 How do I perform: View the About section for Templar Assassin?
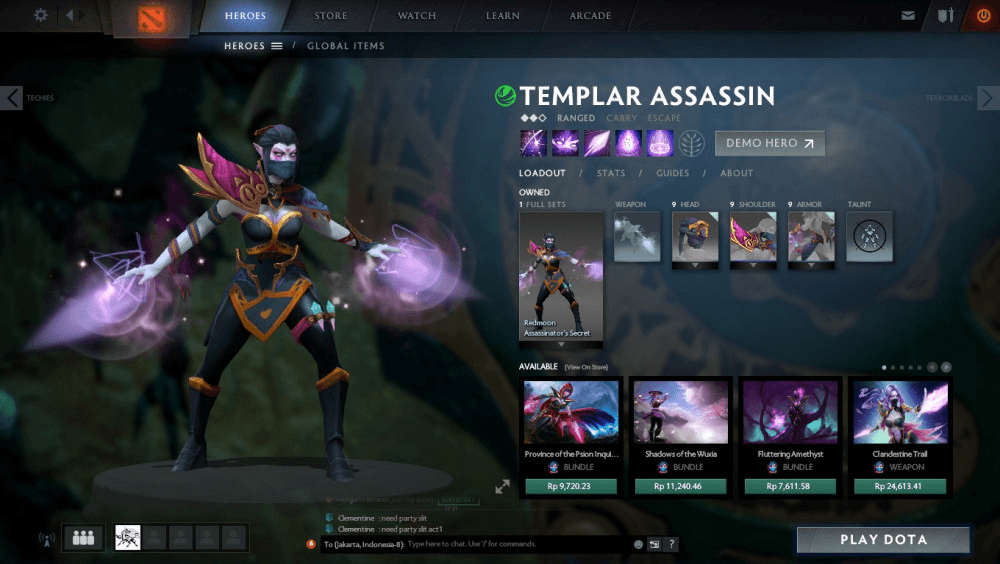click(736, 173)
